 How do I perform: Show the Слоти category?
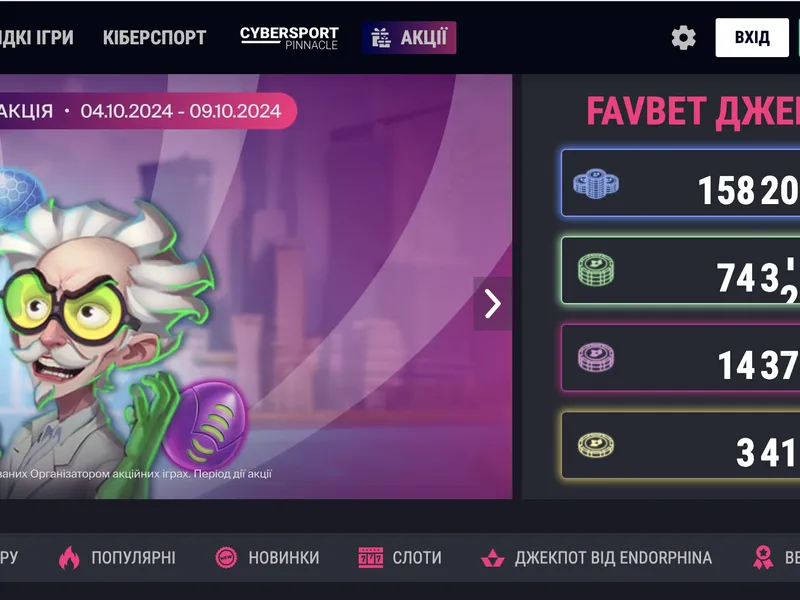tap(400, 558)
